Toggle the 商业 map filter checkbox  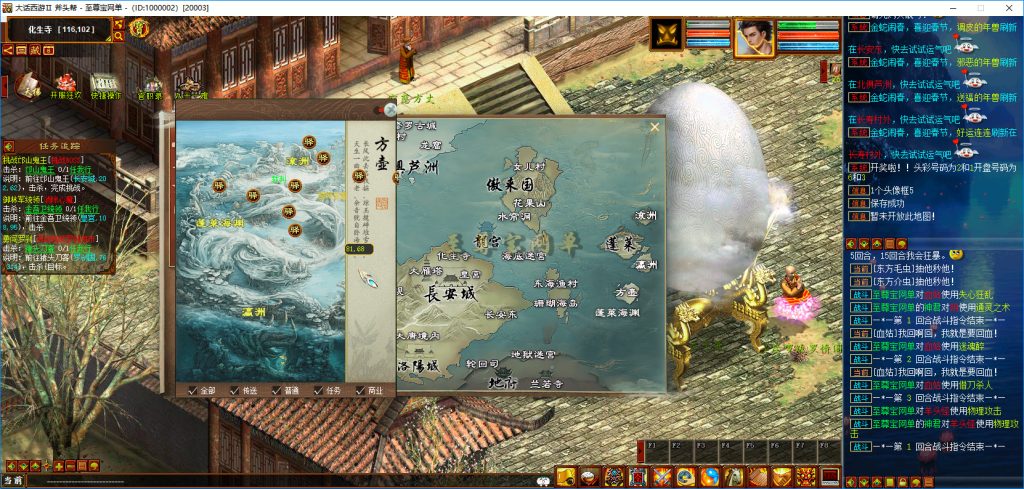tap(361, 390)
